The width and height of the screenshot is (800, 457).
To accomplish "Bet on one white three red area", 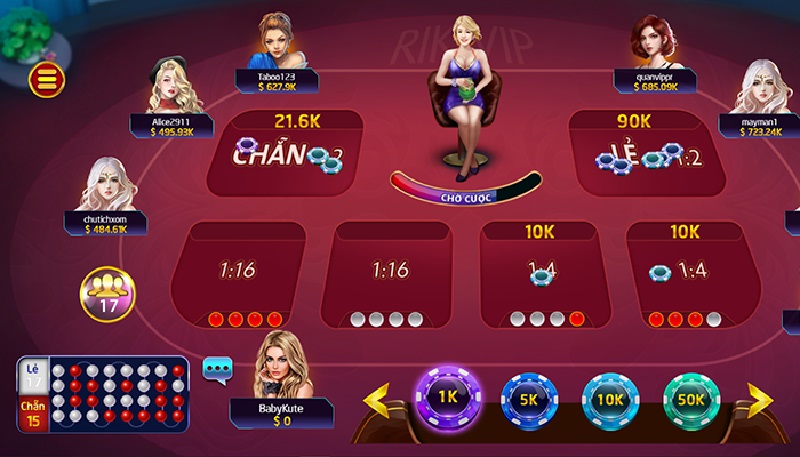I will (x=685, y=275).
